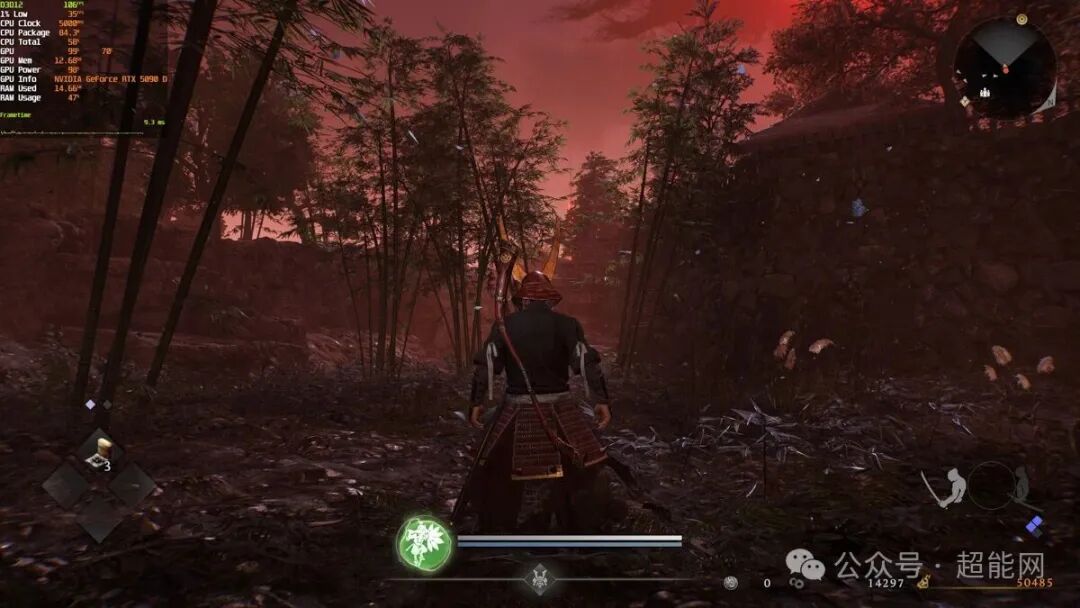
Task: Click the WeChat logo in the watermark
Action: pyautogui.click(x=805, y=568)
